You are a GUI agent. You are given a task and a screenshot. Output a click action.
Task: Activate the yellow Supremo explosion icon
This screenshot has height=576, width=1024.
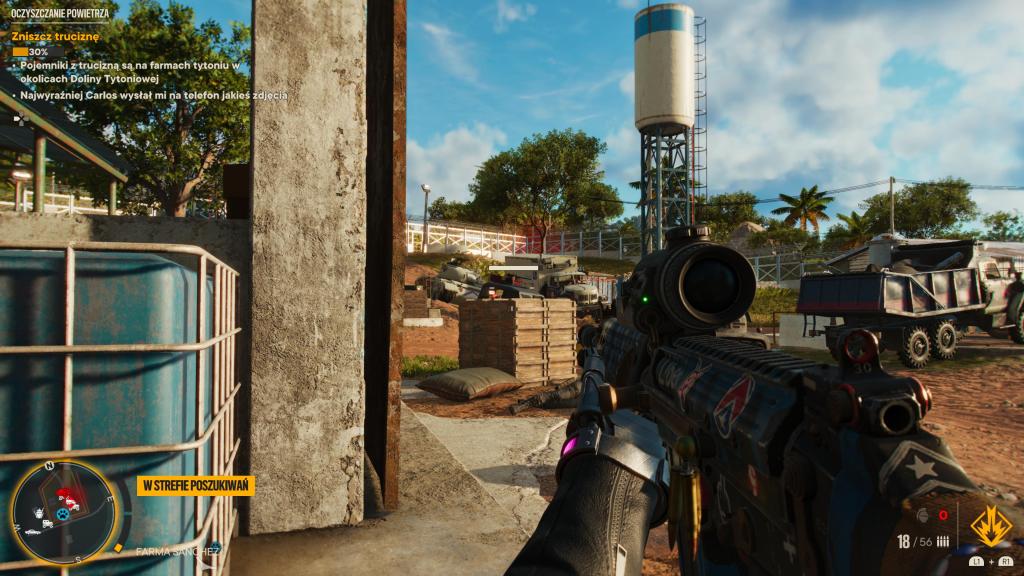[991, 525]
